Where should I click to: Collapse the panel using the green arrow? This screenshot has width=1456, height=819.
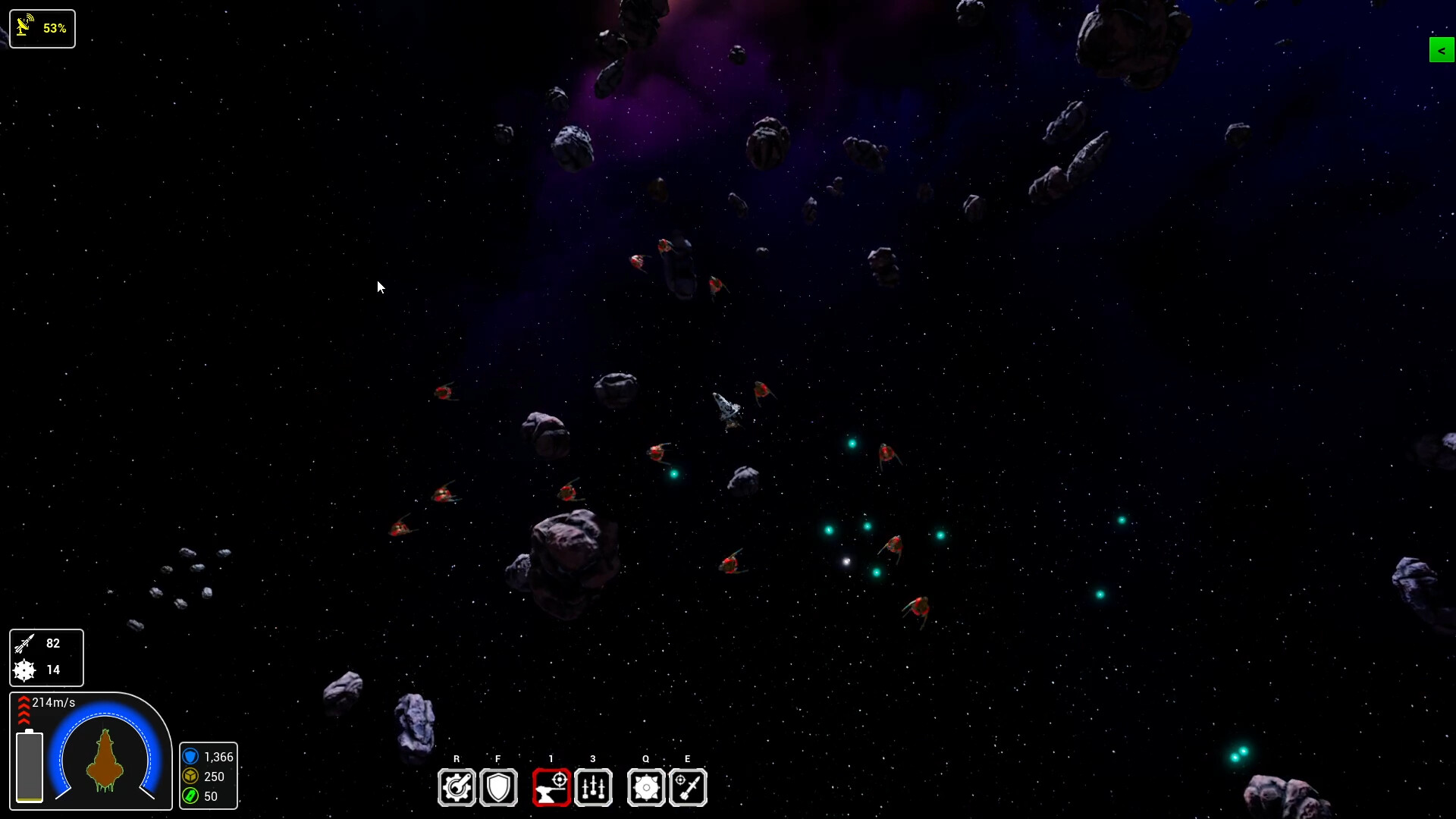1441,50
